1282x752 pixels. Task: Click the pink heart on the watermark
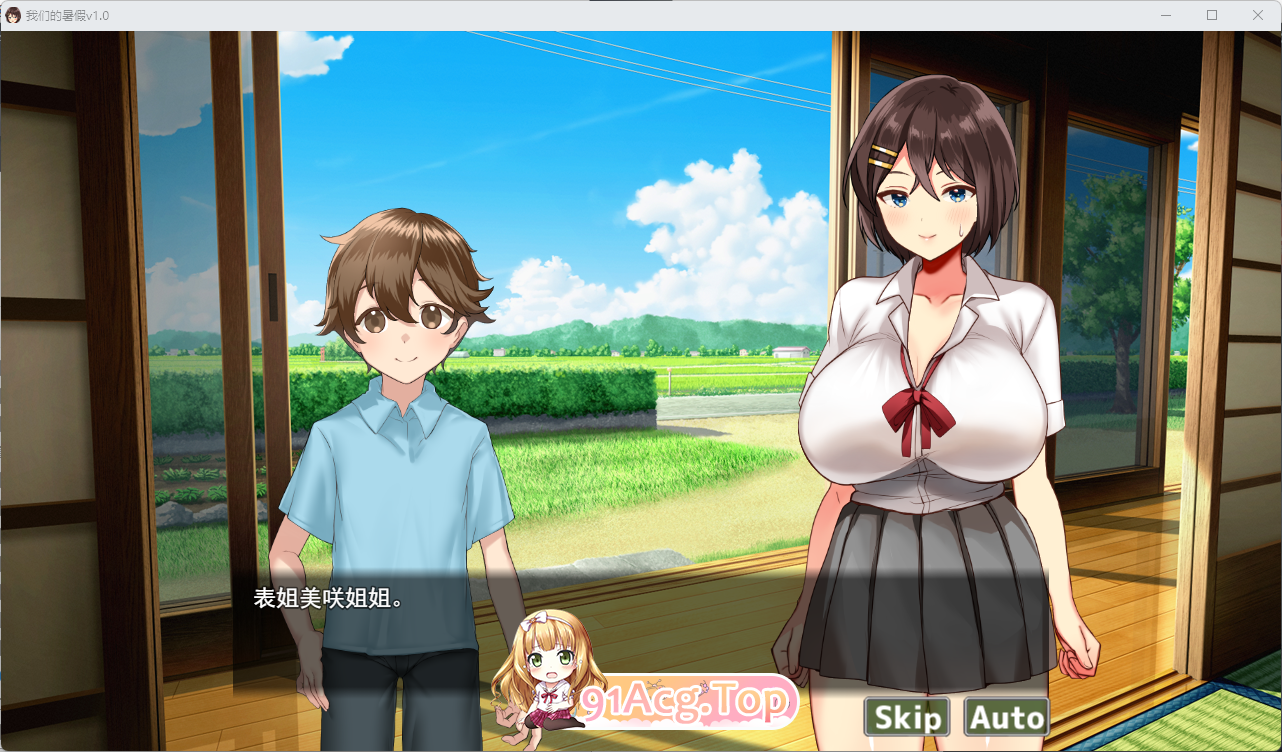tap(703, 684)
